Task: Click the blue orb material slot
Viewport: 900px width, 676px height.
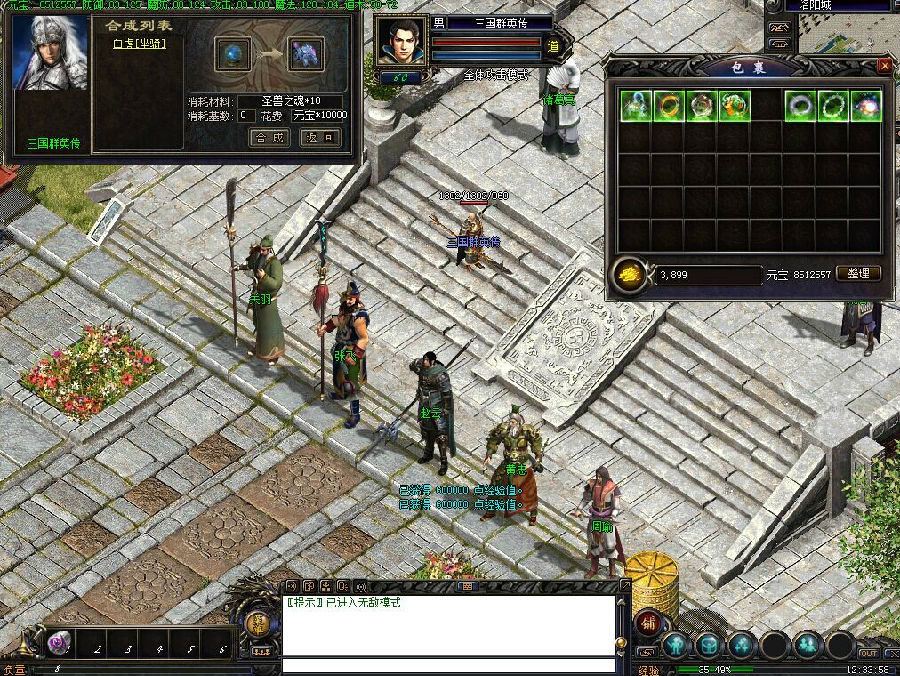Action: [x=235, y=54]
